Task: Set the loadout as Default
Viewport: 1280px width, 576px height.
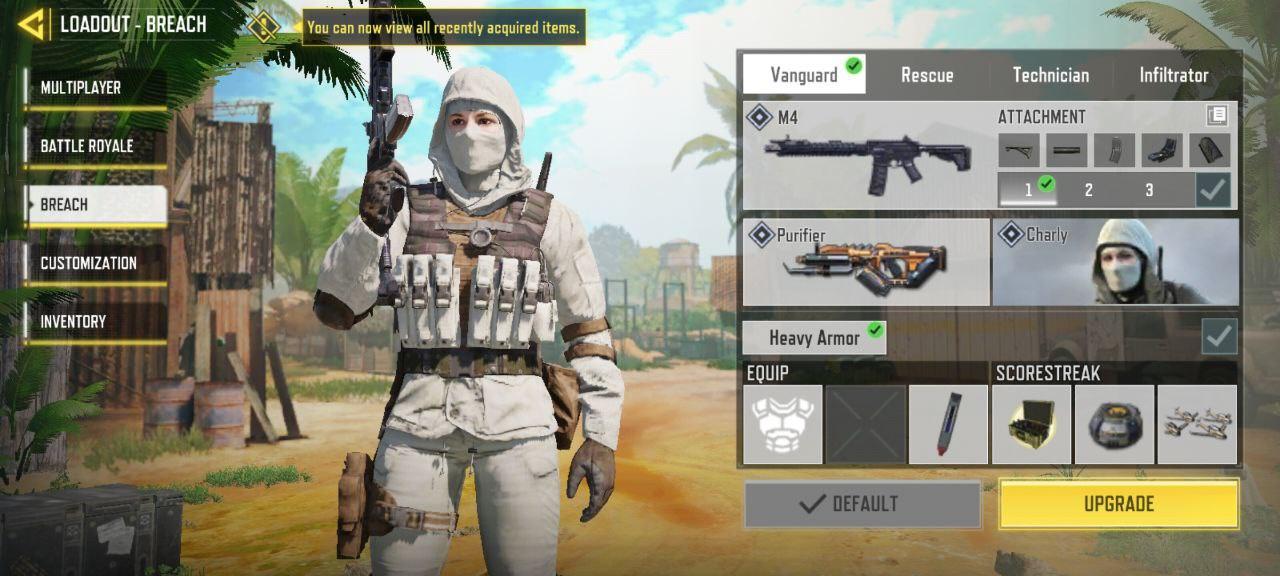Action: 862,504
